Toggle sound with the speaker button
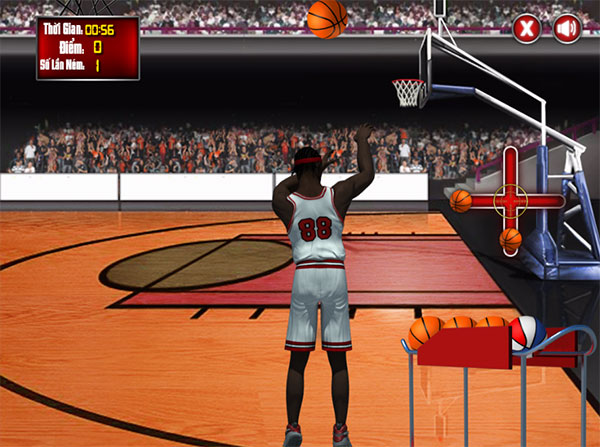This screenshot has height=447, width=600. 567,30
